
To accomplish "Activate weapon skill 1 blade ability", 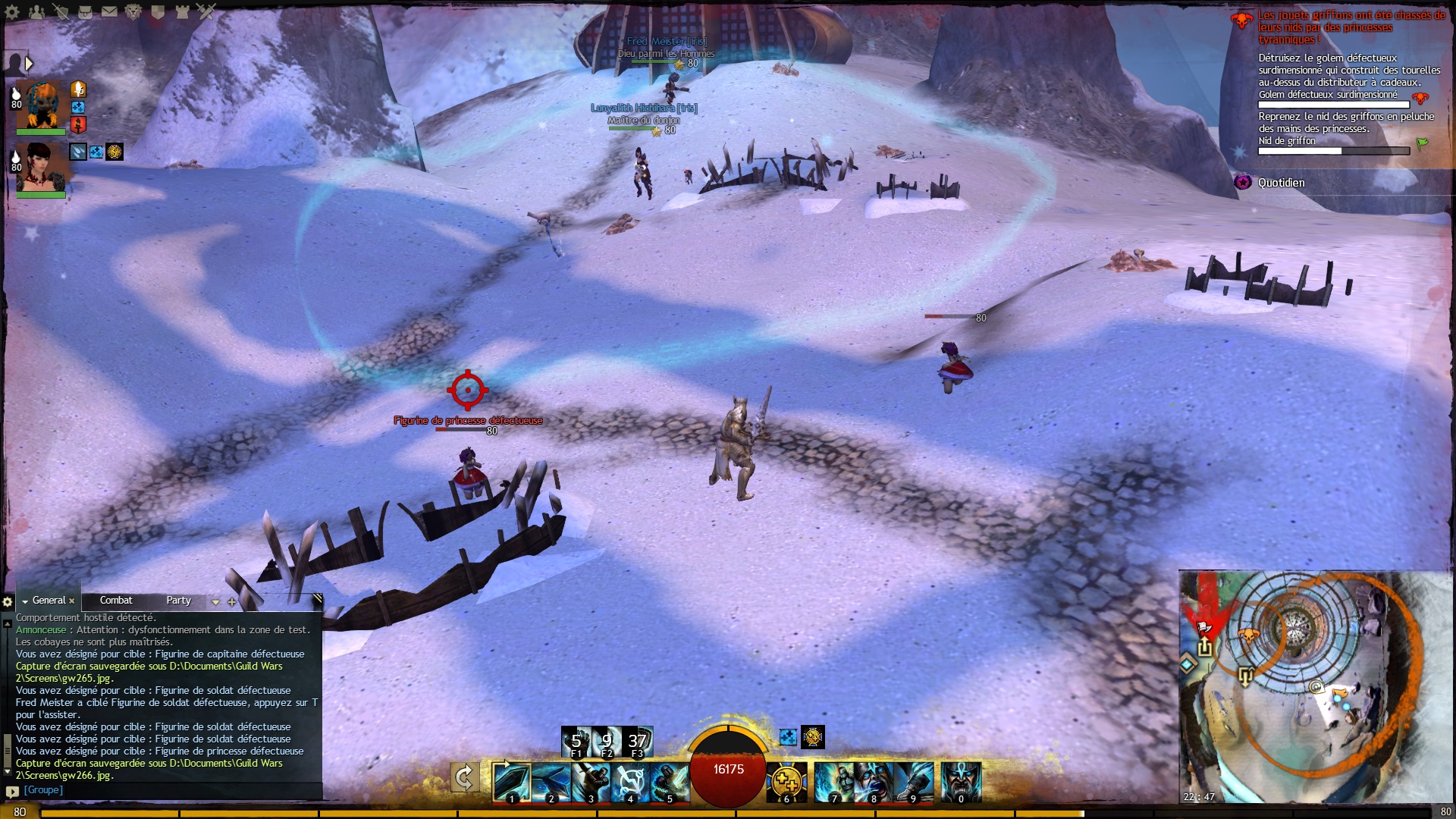I will tap(510, 782).
